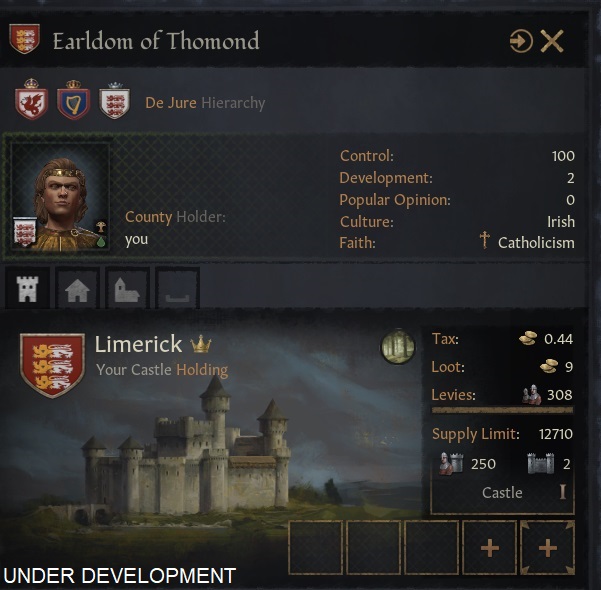Open the blue harp shield title
This screenshot has height=590, width=601.
click(x=71, y=102)
